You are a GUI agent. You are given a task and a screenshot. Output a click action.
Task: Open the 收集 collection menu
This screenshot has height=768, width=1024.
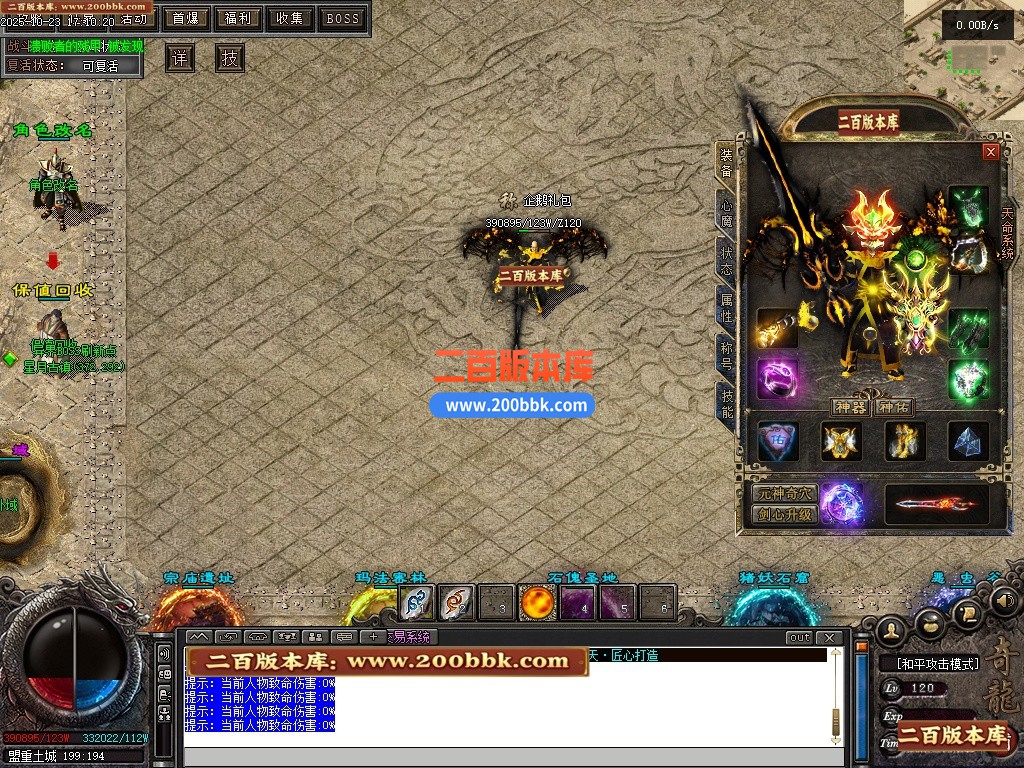pos(291,18)
